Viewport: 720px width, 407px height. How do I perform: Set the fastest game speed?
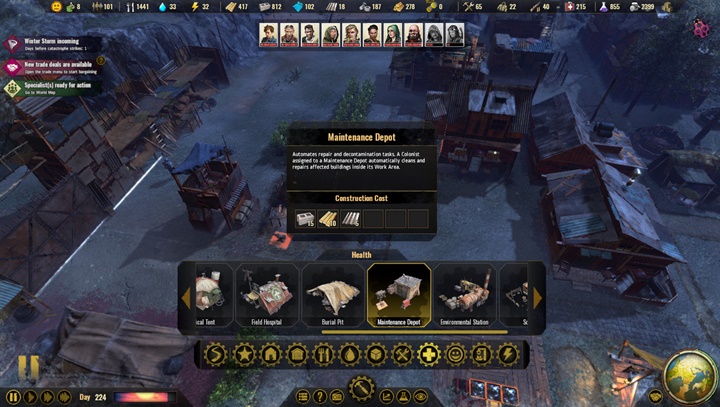(x=64, y=397)
